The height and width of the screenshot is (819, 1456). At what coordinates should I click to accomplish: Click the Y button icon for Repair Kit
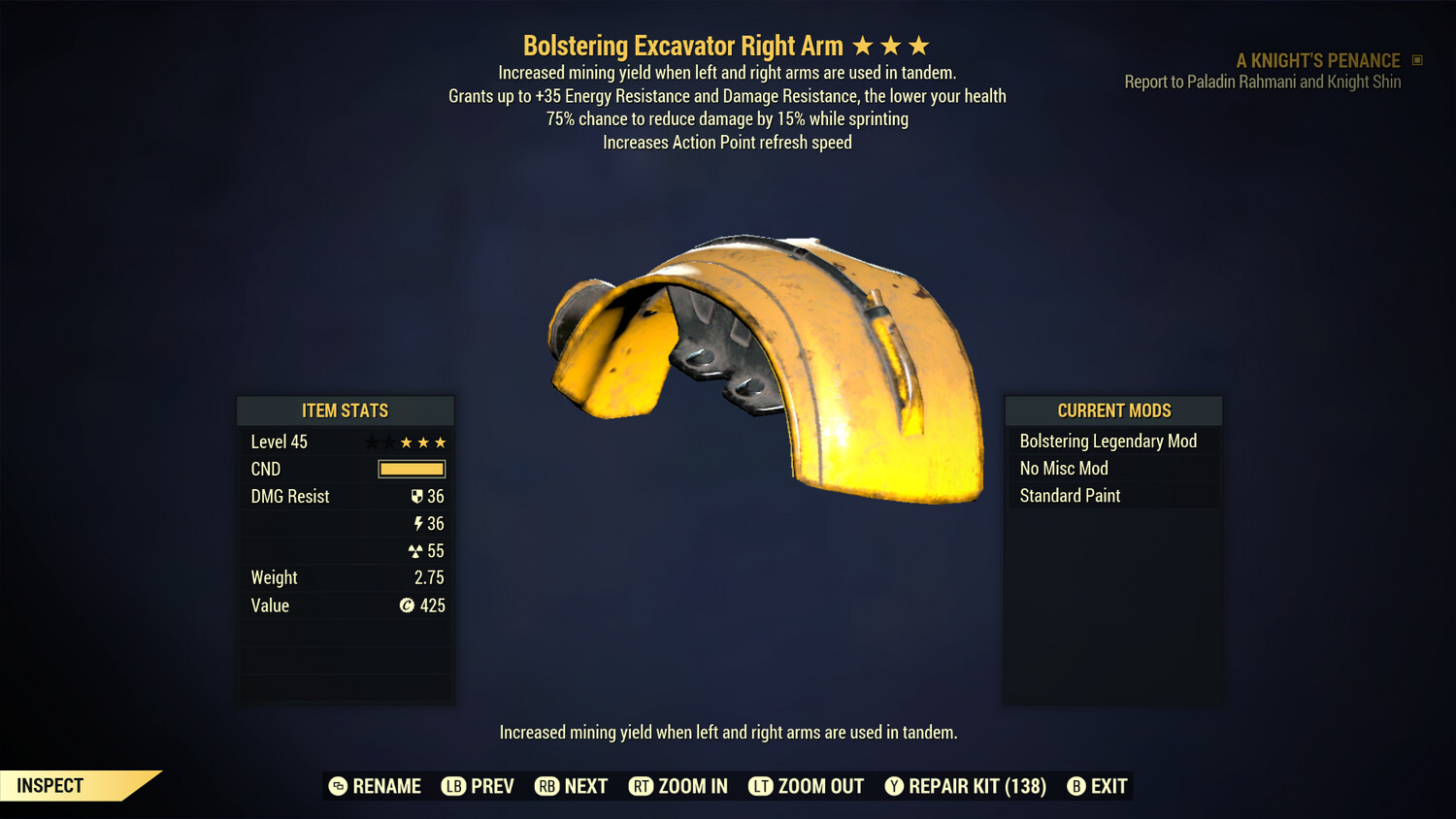(893, 786)
